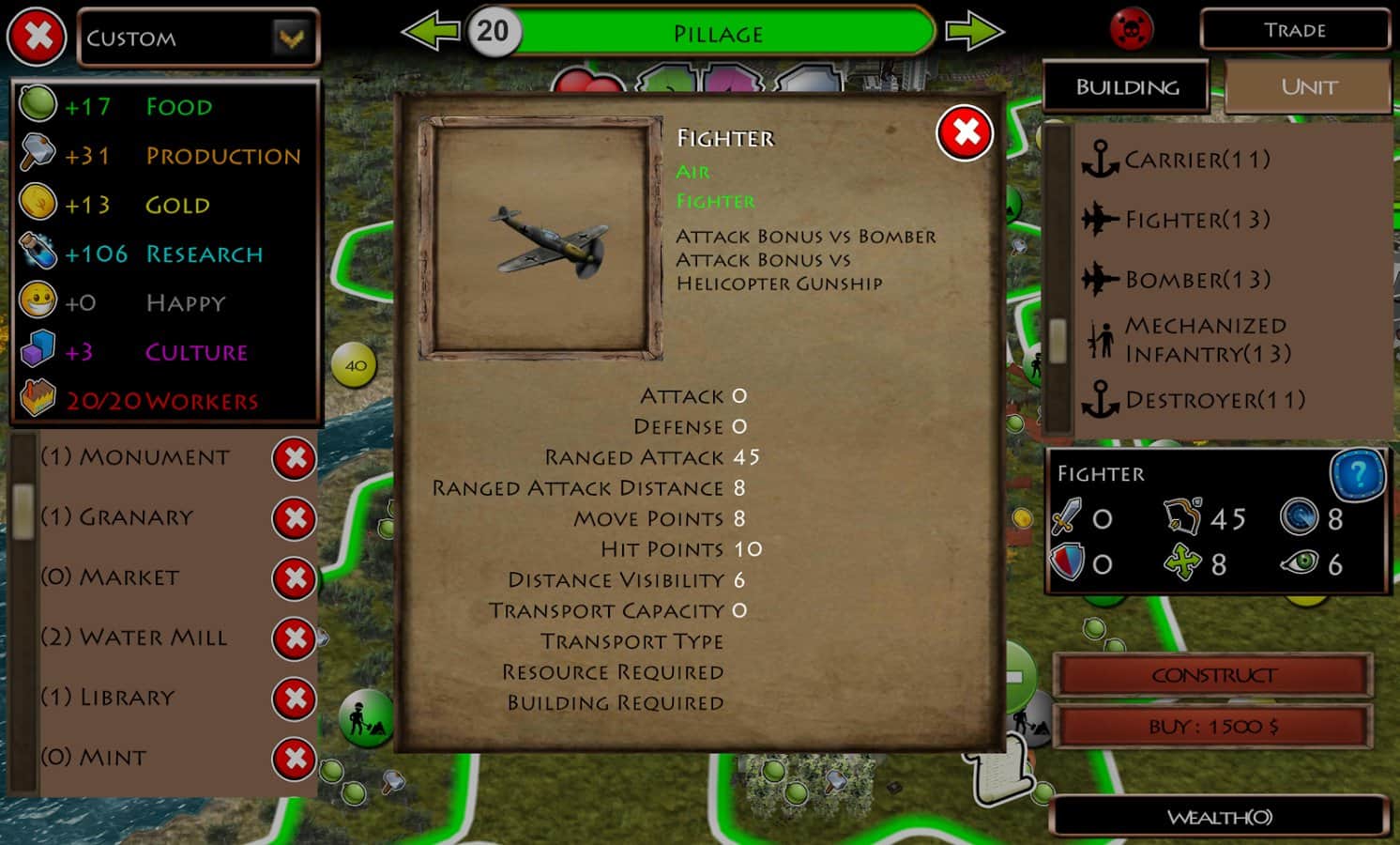Go to next city with right arrow

974,32
